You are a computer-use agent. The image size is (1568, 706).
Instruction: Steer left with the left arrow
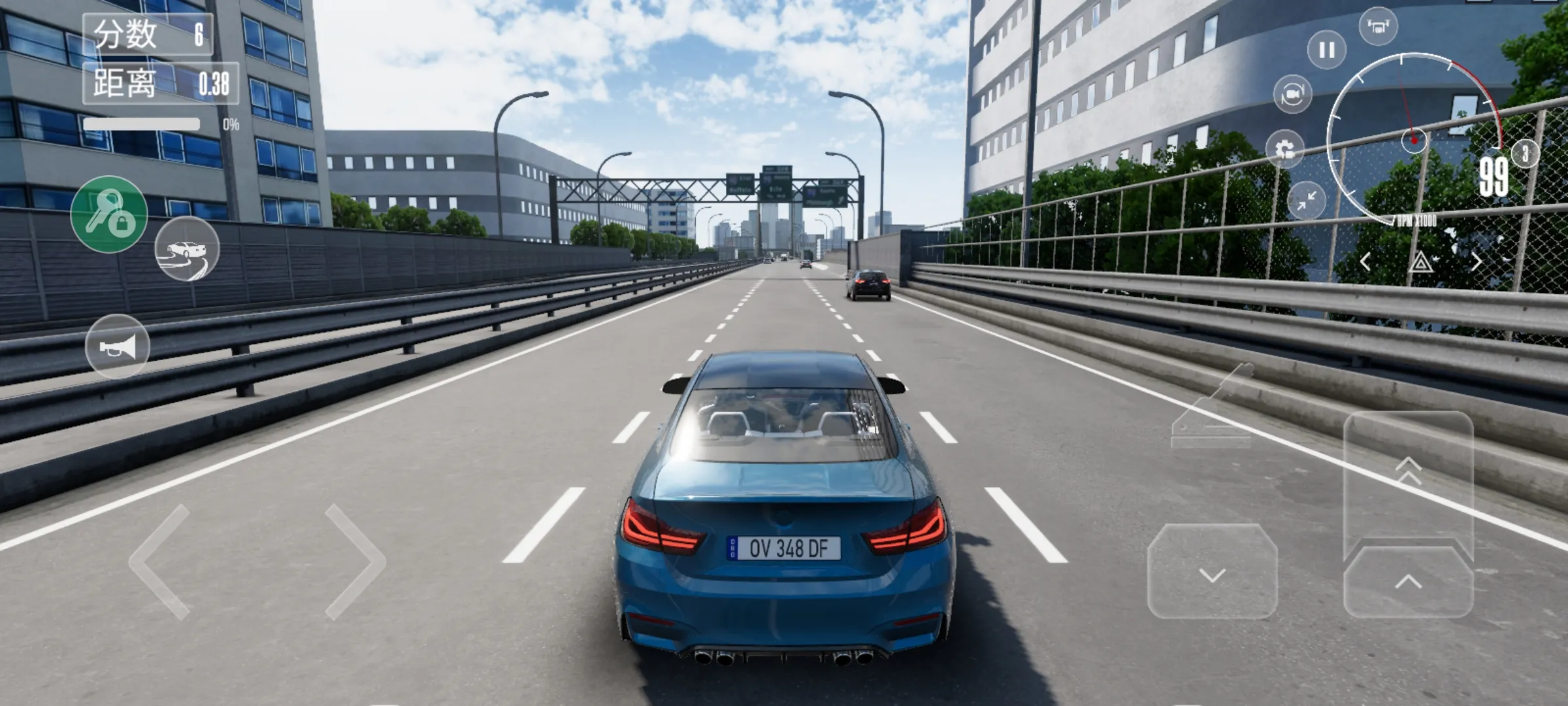coord(160,562)
